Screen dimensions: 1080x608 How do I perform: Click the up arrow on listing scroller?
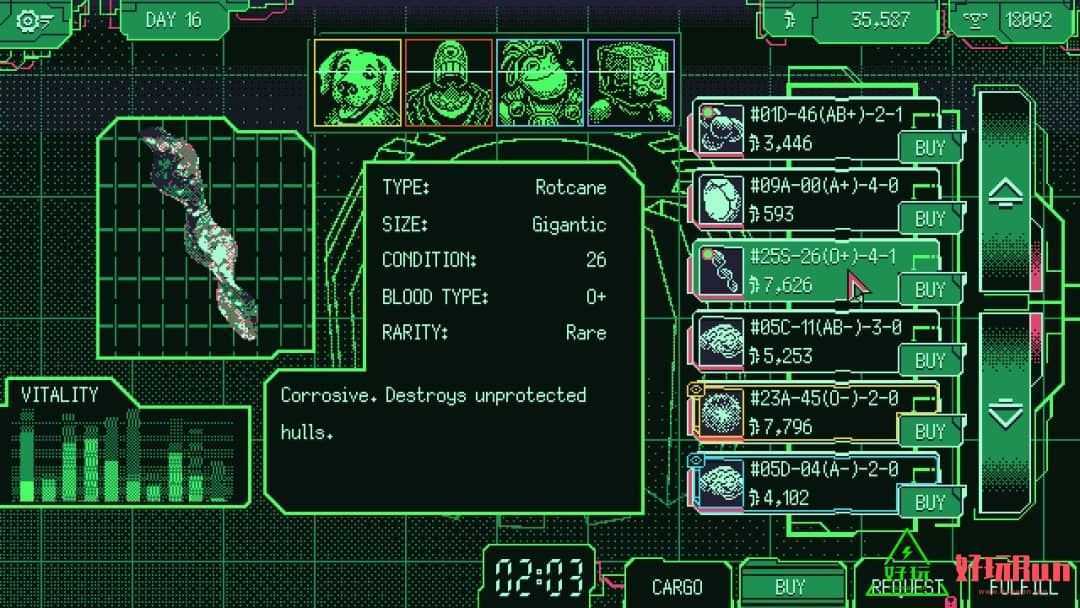pos(1005,194)
